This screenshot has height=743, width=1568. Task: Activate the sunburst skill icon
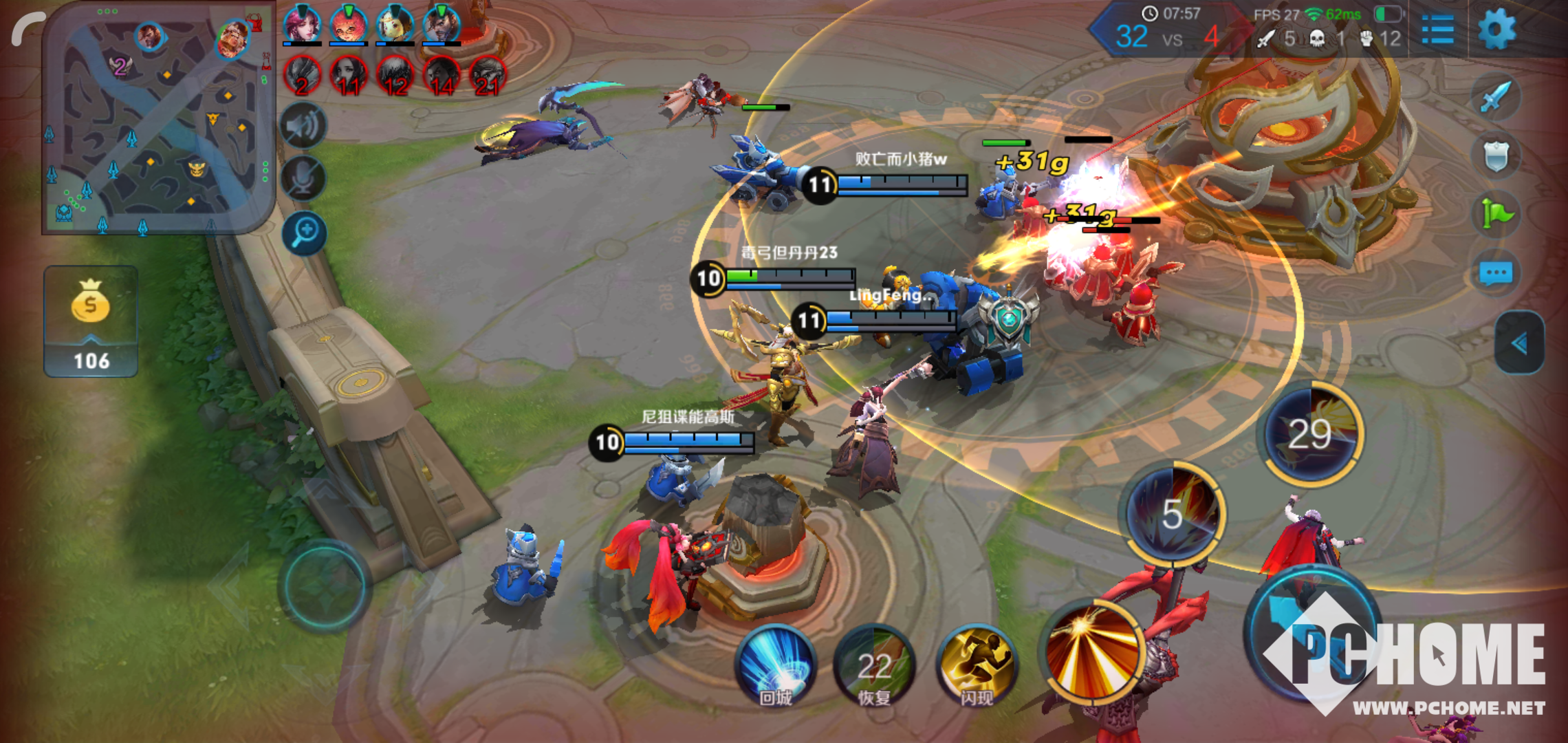[x=1093, y=650]
